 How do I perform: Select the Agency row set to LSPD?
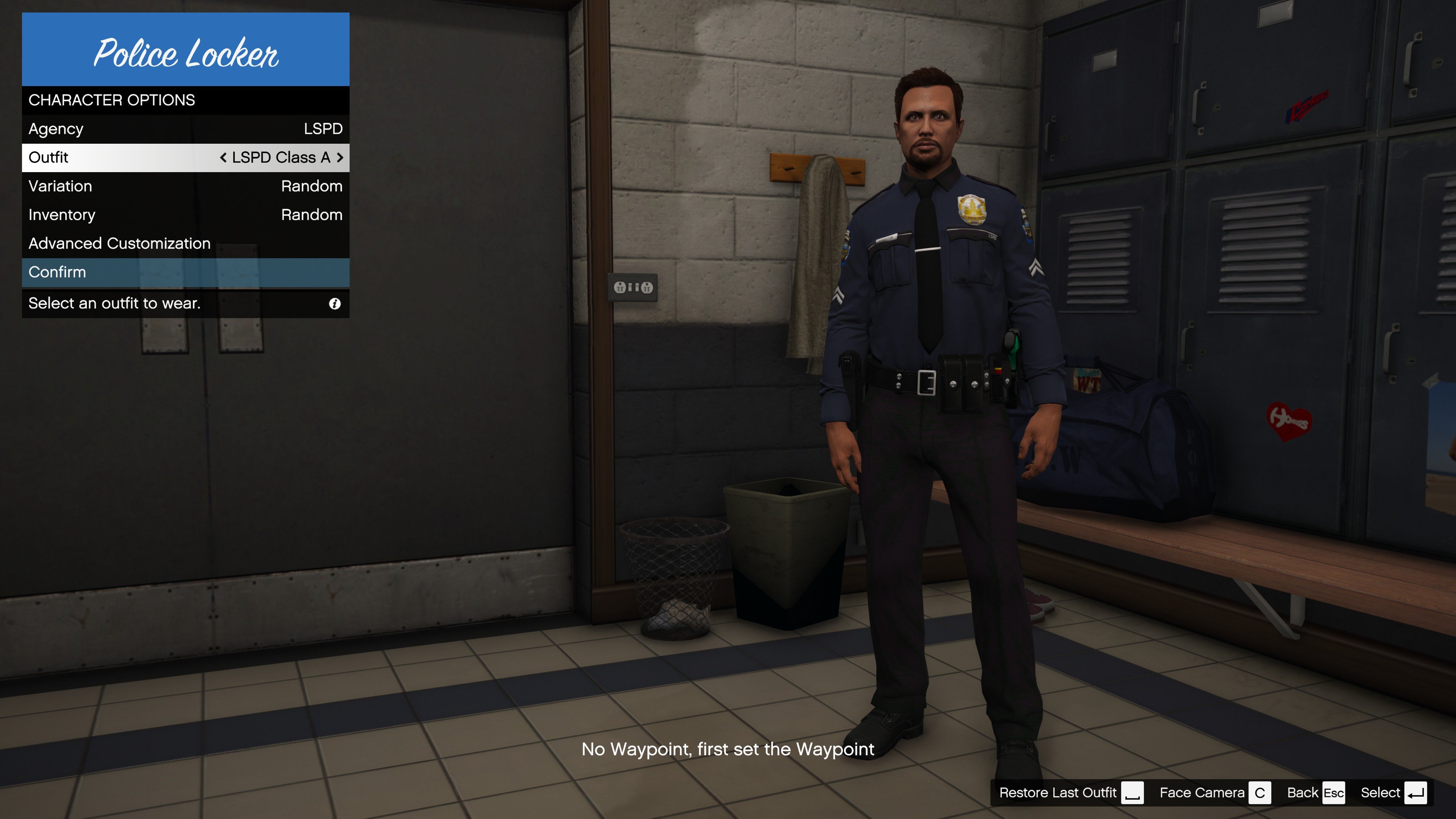(185, 129)
